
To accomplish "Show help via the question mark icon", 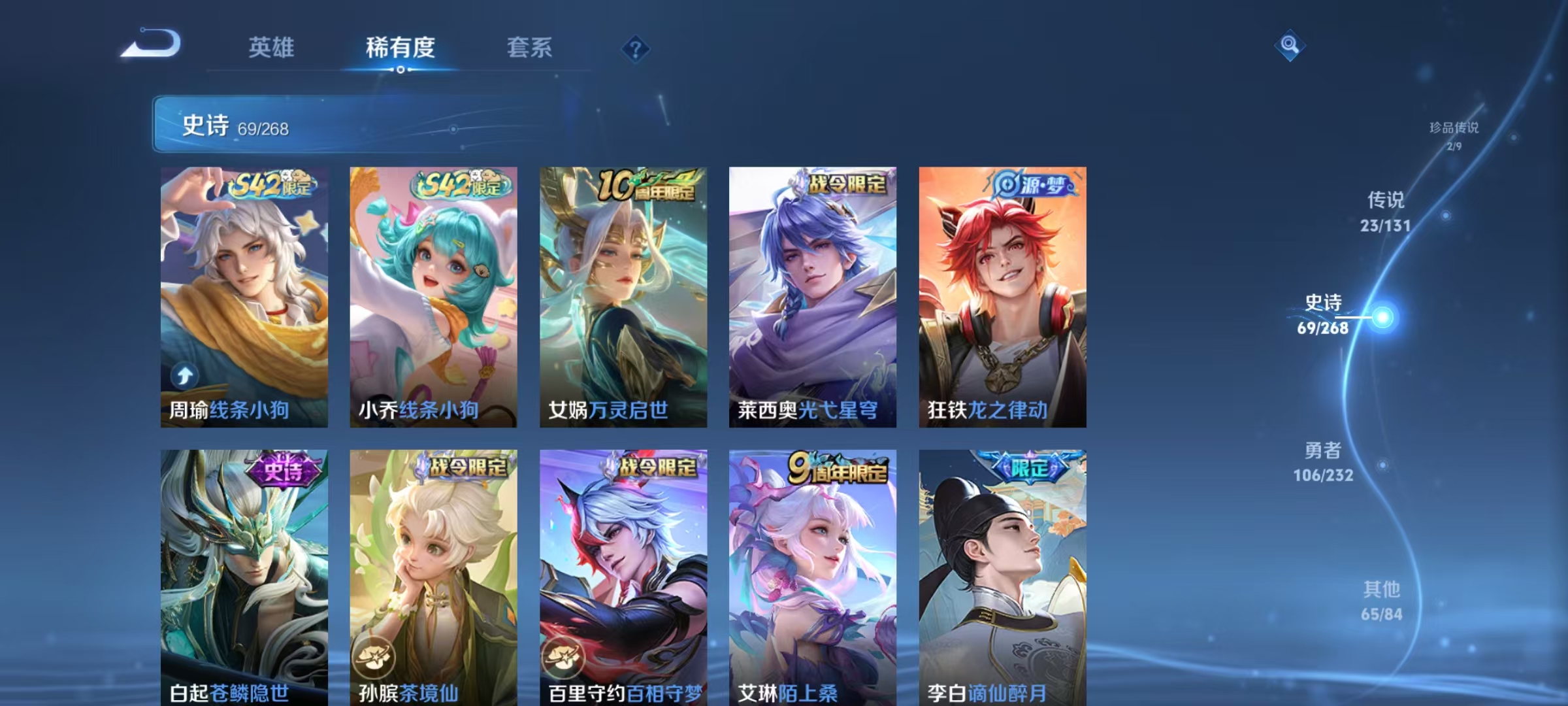I will (635, 49).
